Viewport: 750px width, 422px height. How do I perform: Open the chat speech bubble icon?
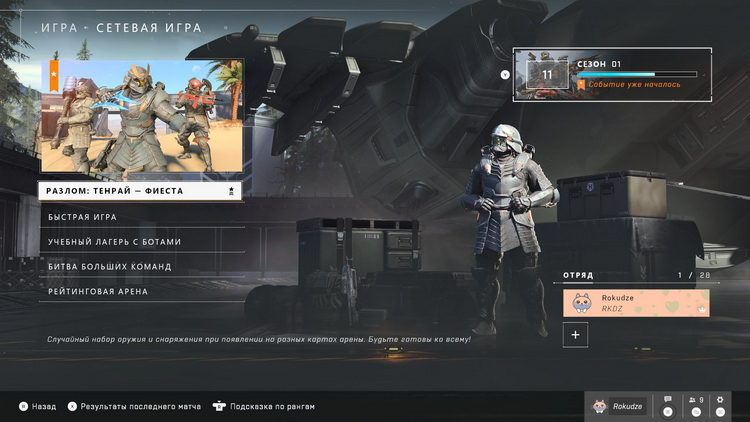tap(668, 405)
